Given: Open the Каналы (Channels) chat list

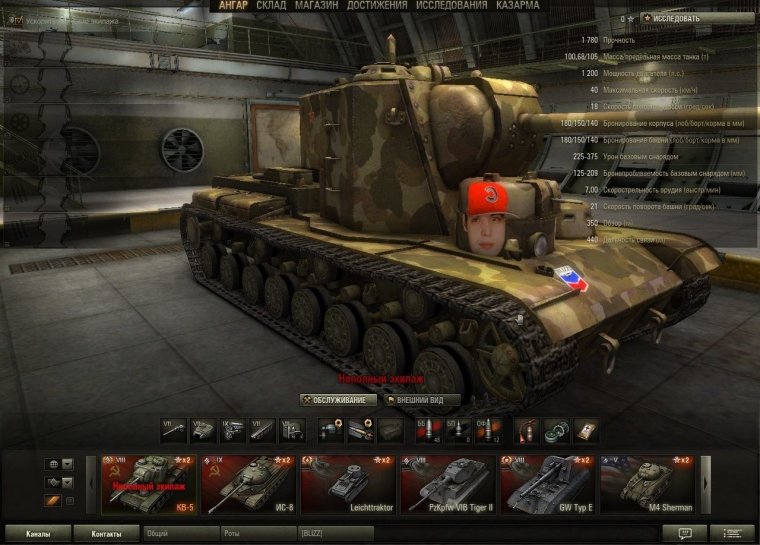Looking at the screenshot, I should click(39, 534).
